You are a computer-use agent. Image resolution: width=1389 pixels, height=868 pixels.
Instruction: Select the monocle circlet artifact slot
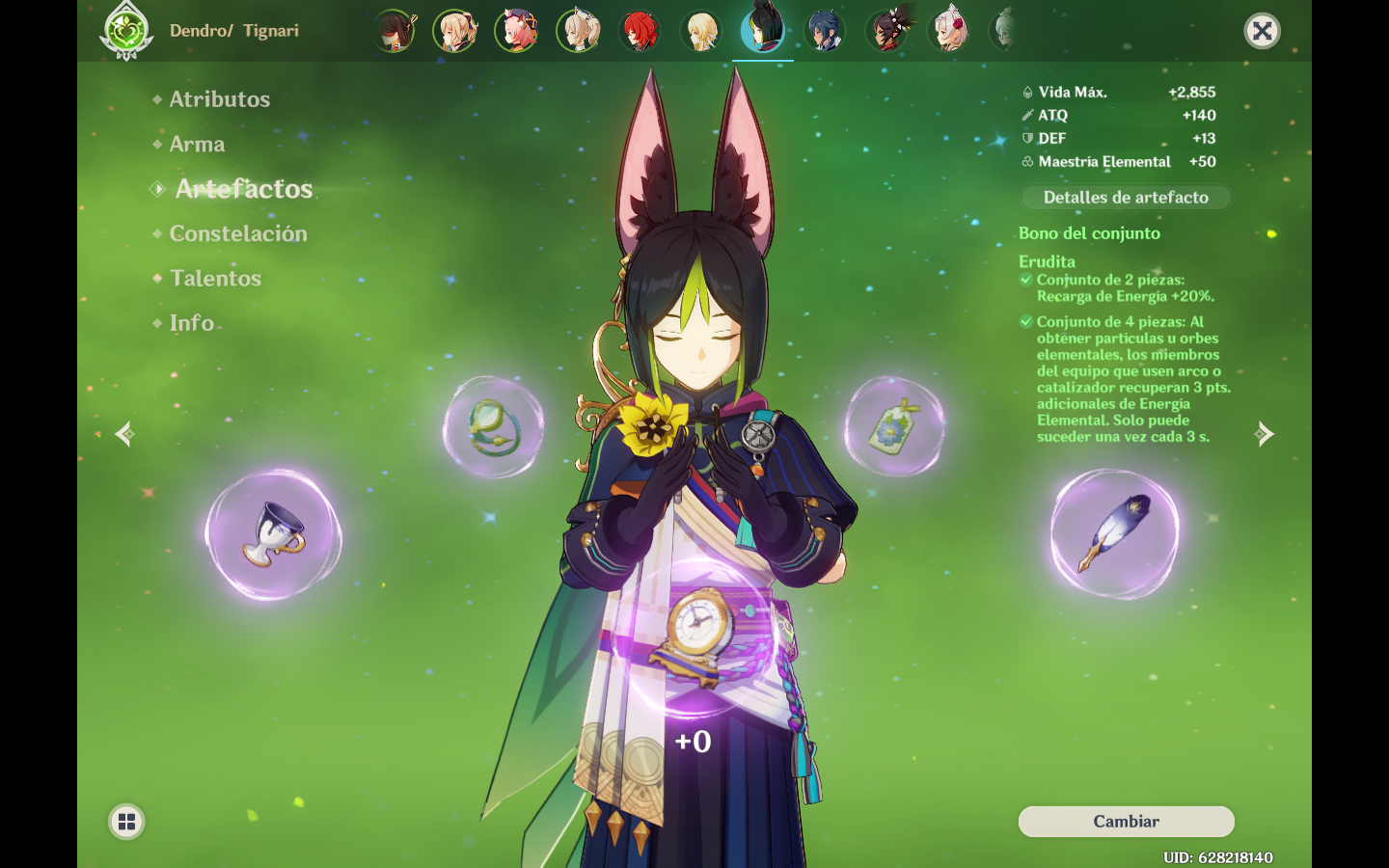pos(493,427)
